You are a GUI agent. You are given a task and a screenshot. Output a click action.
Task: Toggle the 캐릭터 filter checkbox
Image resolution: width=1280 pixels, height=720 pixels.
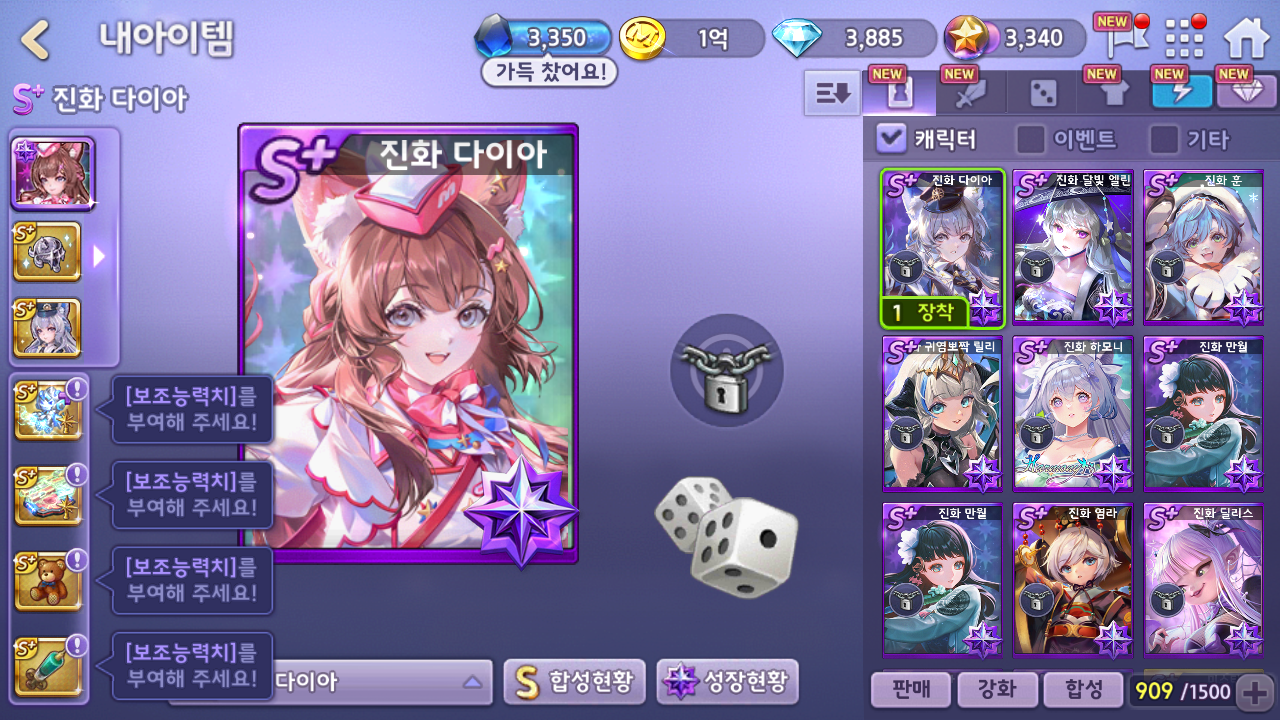point(890,138)
